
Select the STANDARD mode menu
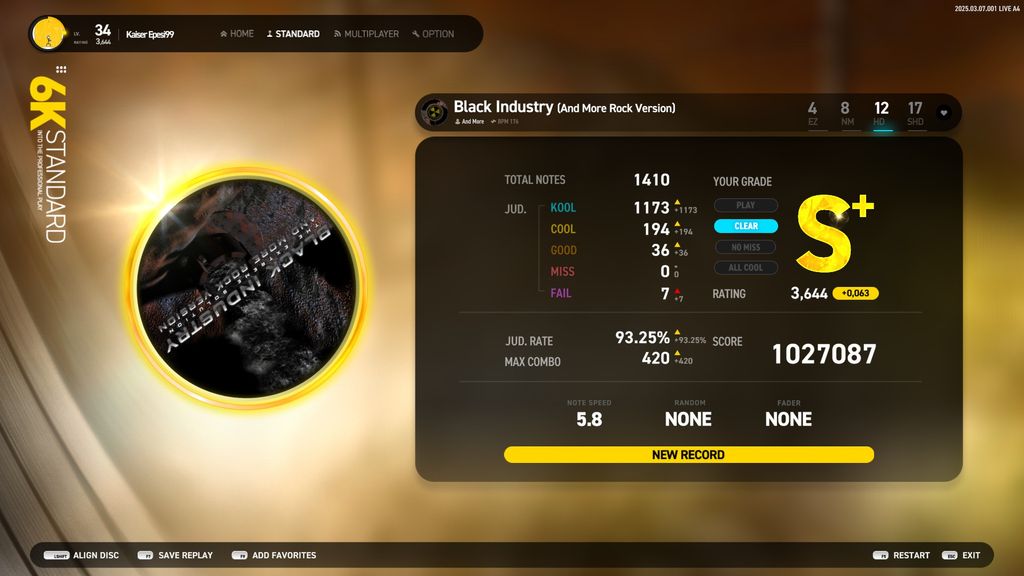(293, 34)
